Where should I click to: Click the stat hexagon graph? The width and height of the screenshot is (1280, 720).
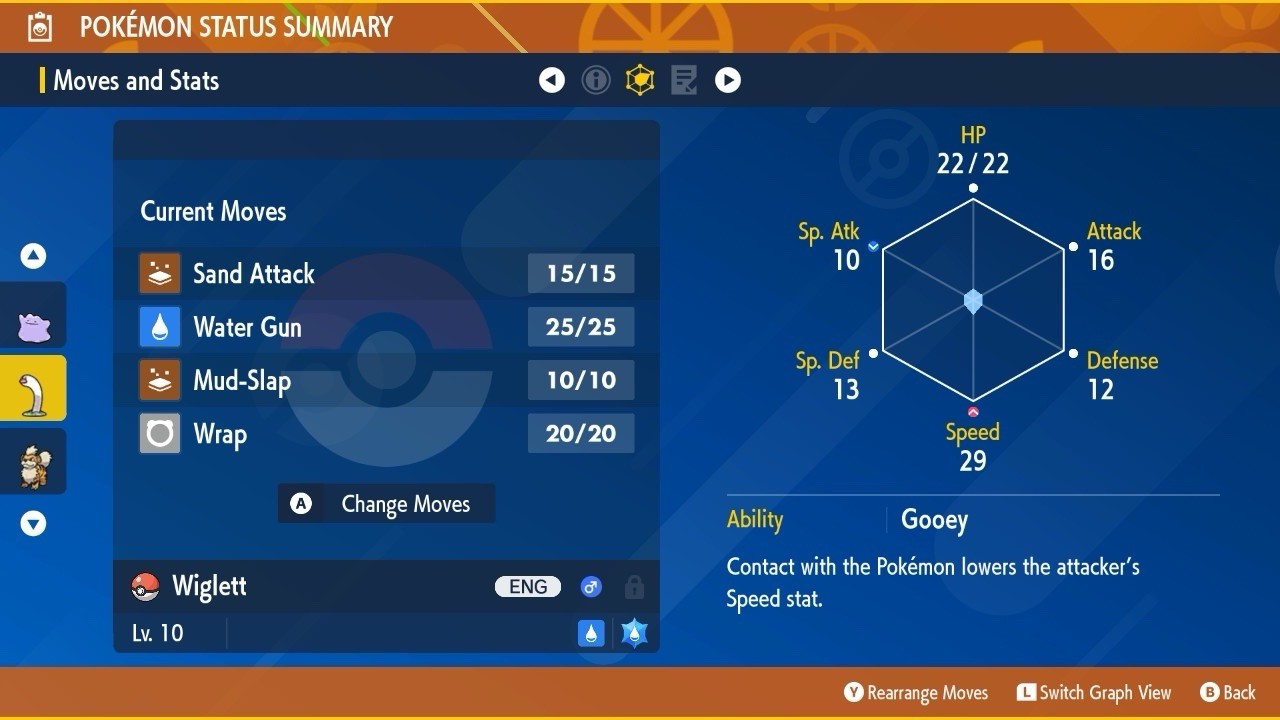point(973,301)
